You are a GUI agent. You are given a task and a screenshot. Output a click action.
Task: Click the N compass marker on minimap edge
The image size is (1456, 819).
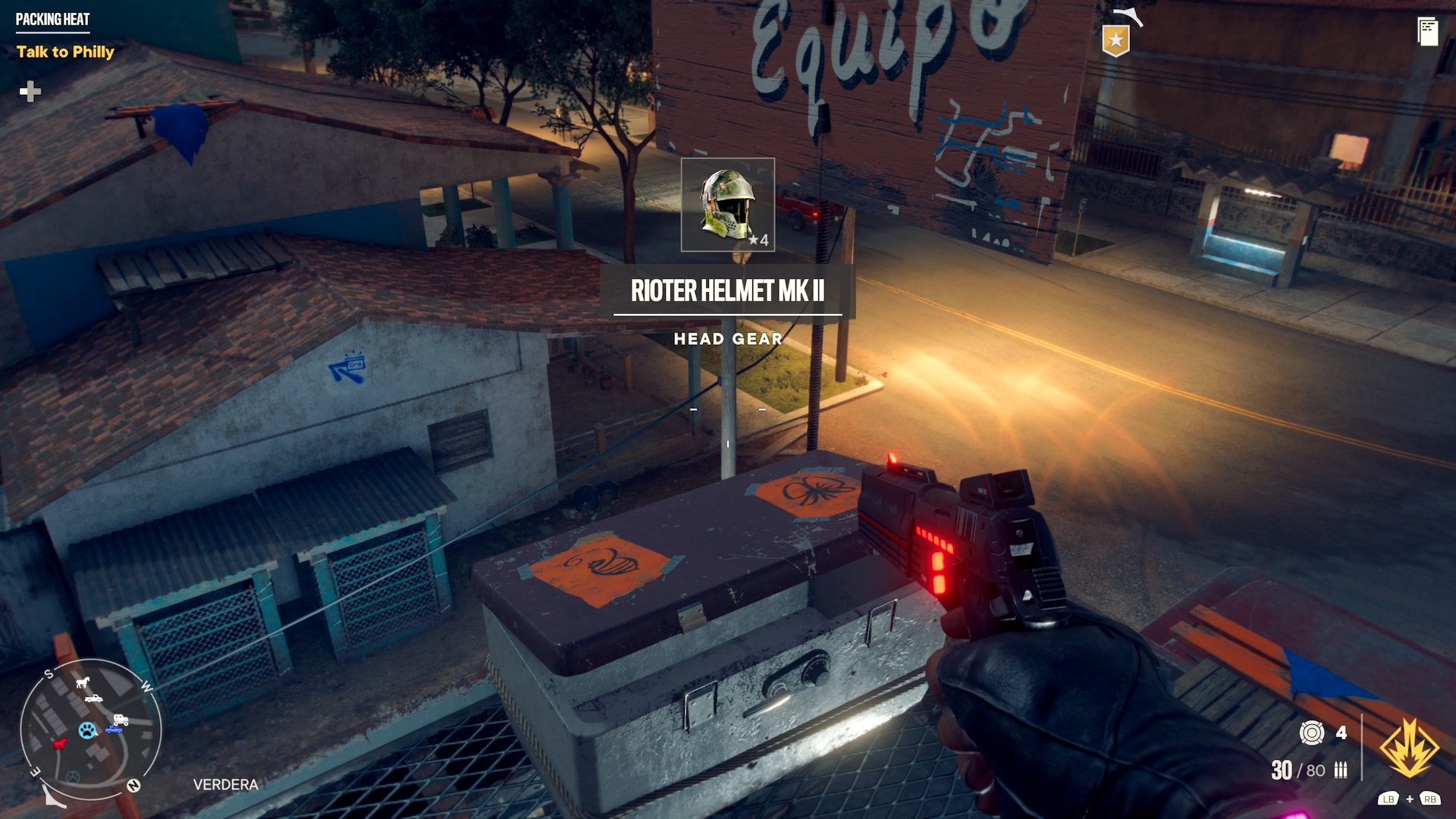tap(134, 784)
